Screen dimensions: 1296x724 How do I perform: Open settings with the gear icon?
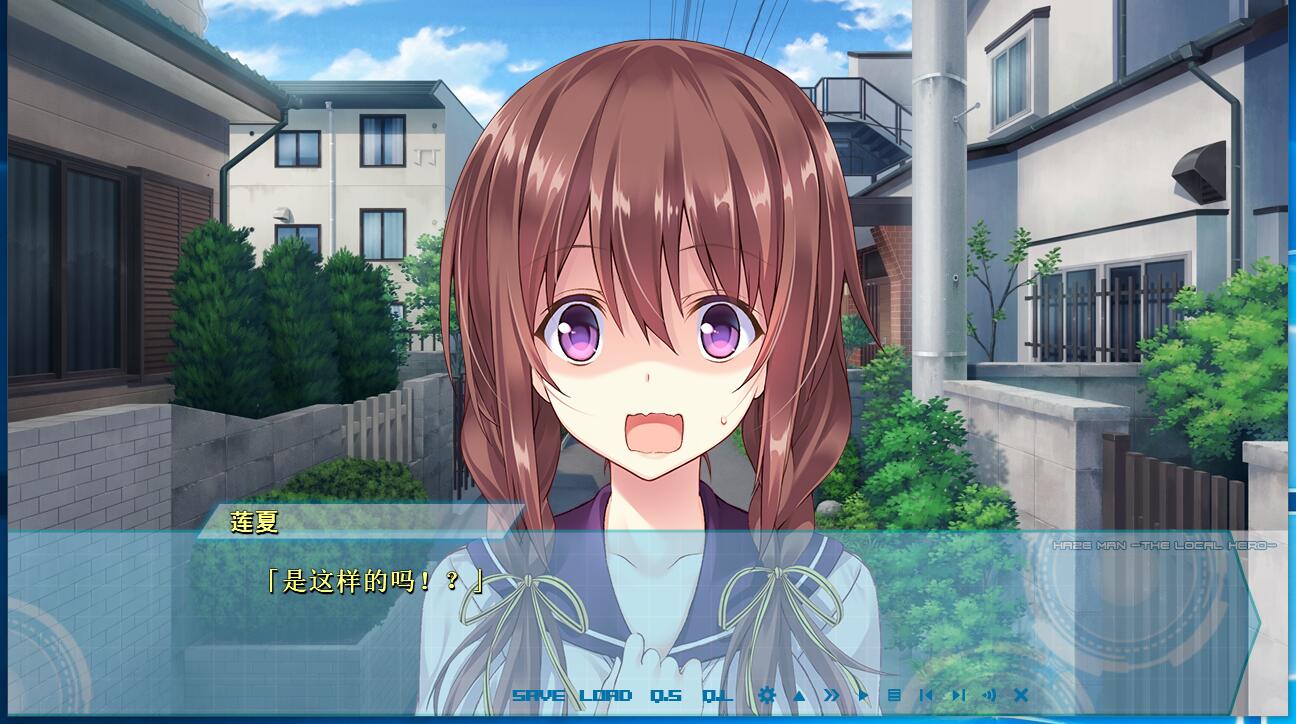coord(767,695)
